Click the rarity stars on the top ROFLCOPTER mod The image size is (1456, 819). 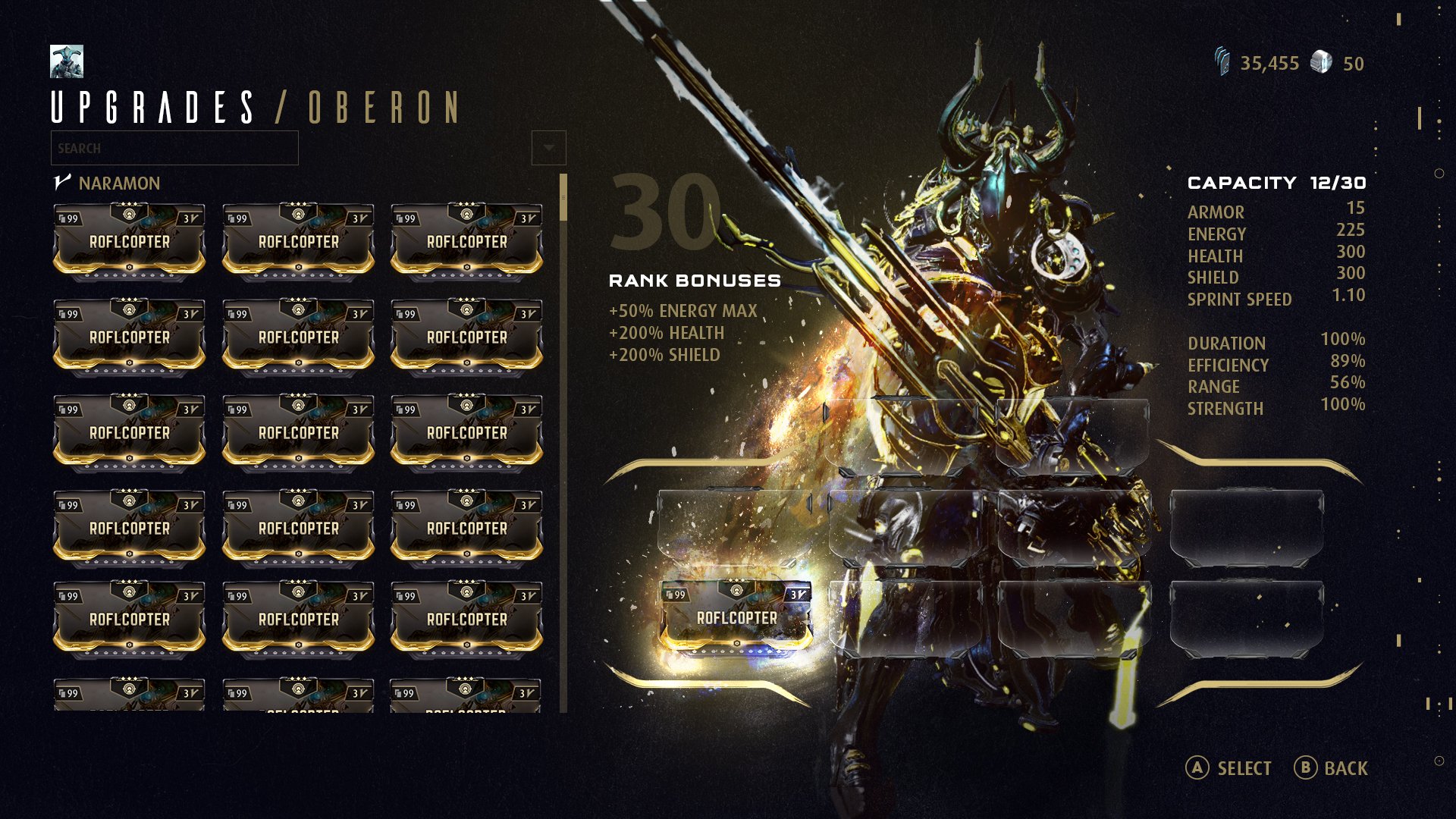[127, 202]
